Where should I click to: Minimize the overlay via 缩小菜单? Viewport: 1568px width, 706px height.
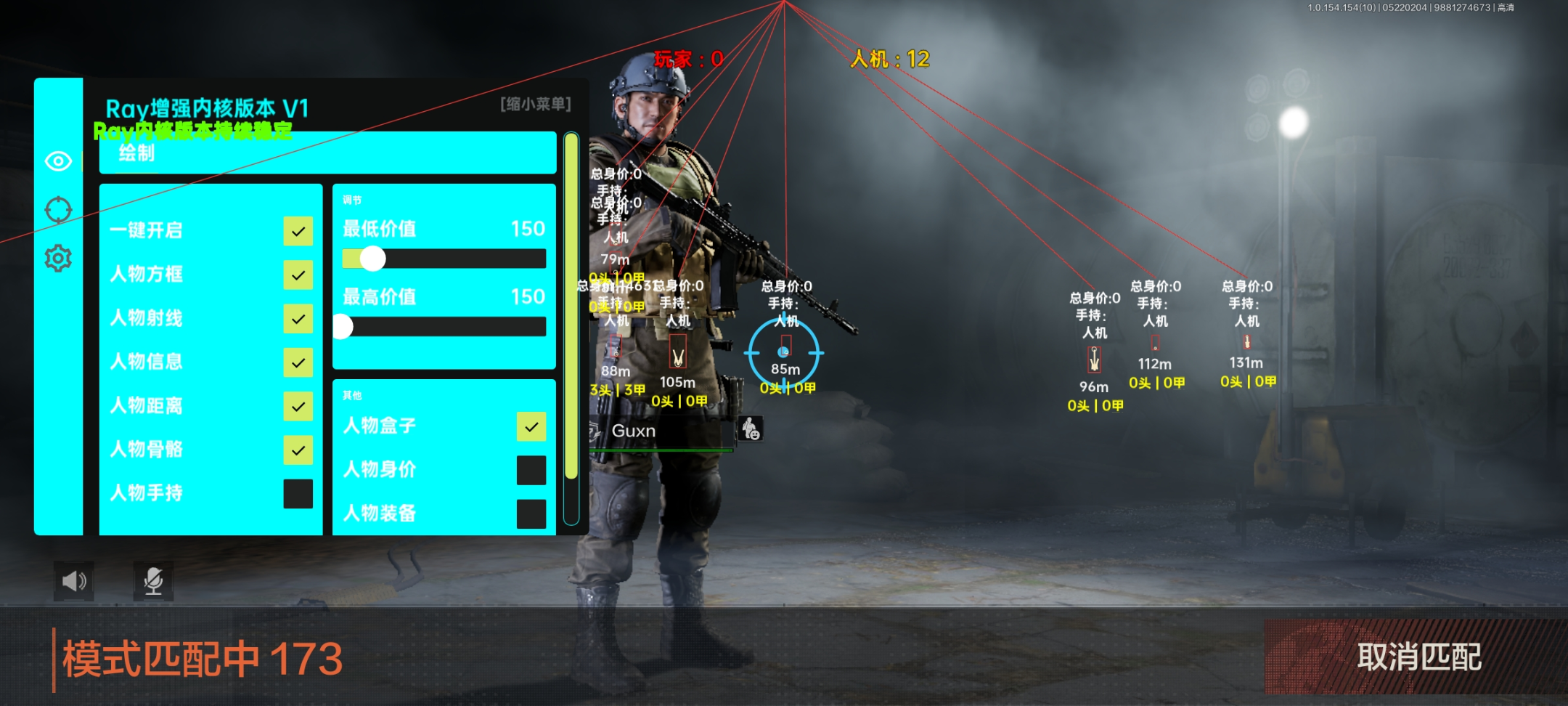536,105
